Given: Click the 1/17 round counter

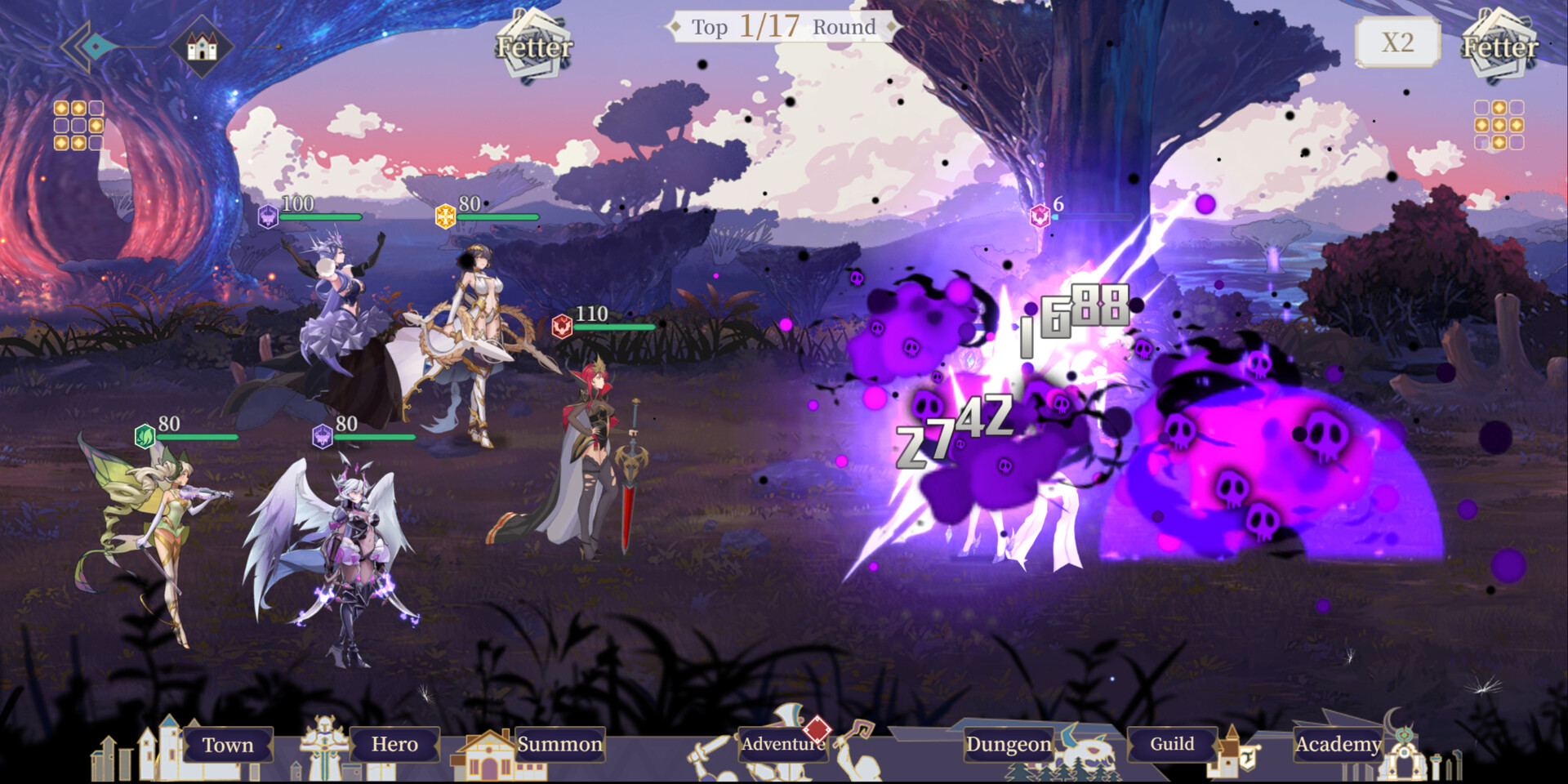Looking at the screenshot, I should pyautogui.click(x=771, y=27).
